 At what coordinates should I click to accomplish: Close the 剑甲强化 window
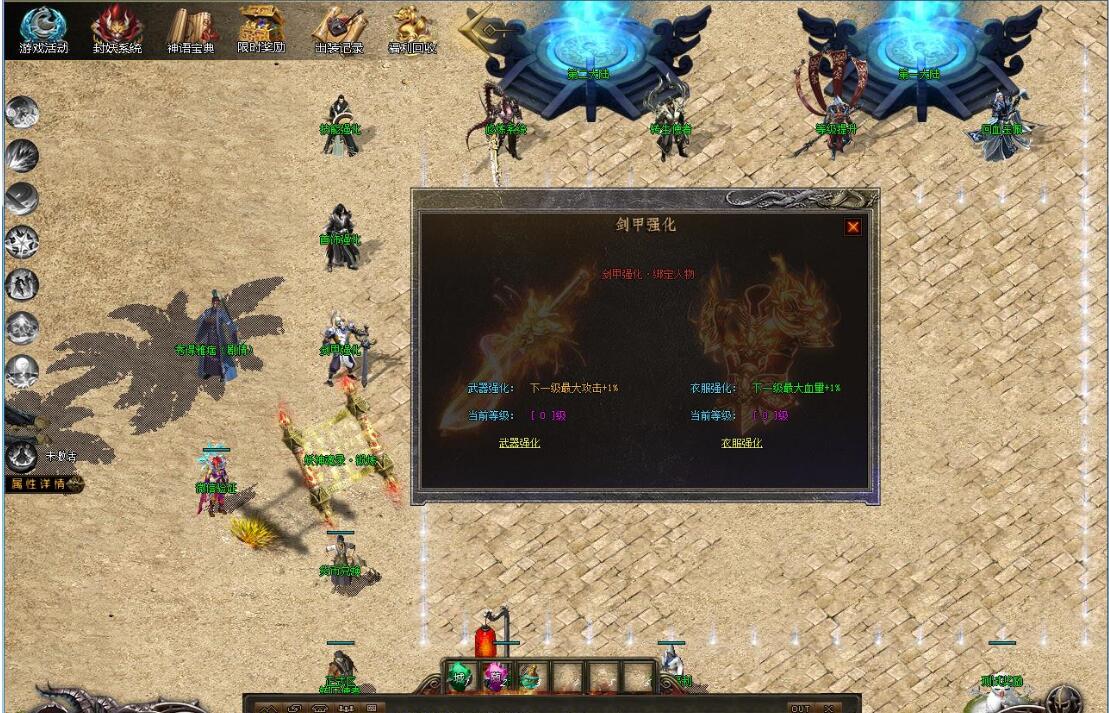[x=853, y=227]
